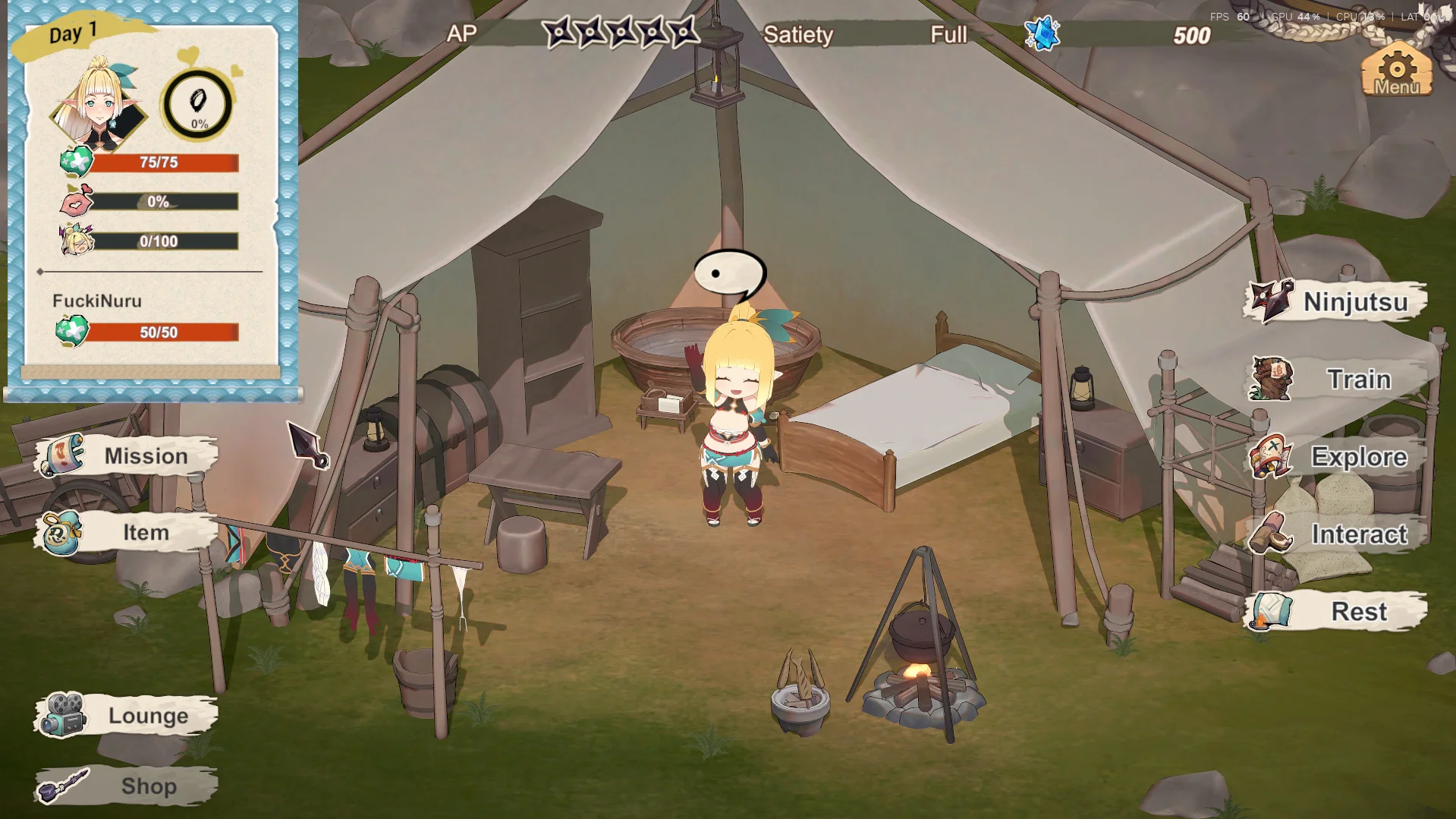This screenshot has height=819, width=1456.
Task: Choose the Train action
Action: point(1337,380)
